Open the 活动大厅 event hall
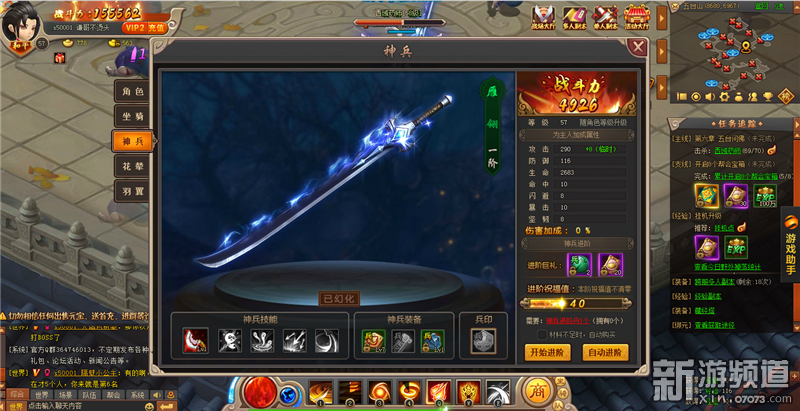The height and width of the screenshot is (411, 800). tap(636, 16)
